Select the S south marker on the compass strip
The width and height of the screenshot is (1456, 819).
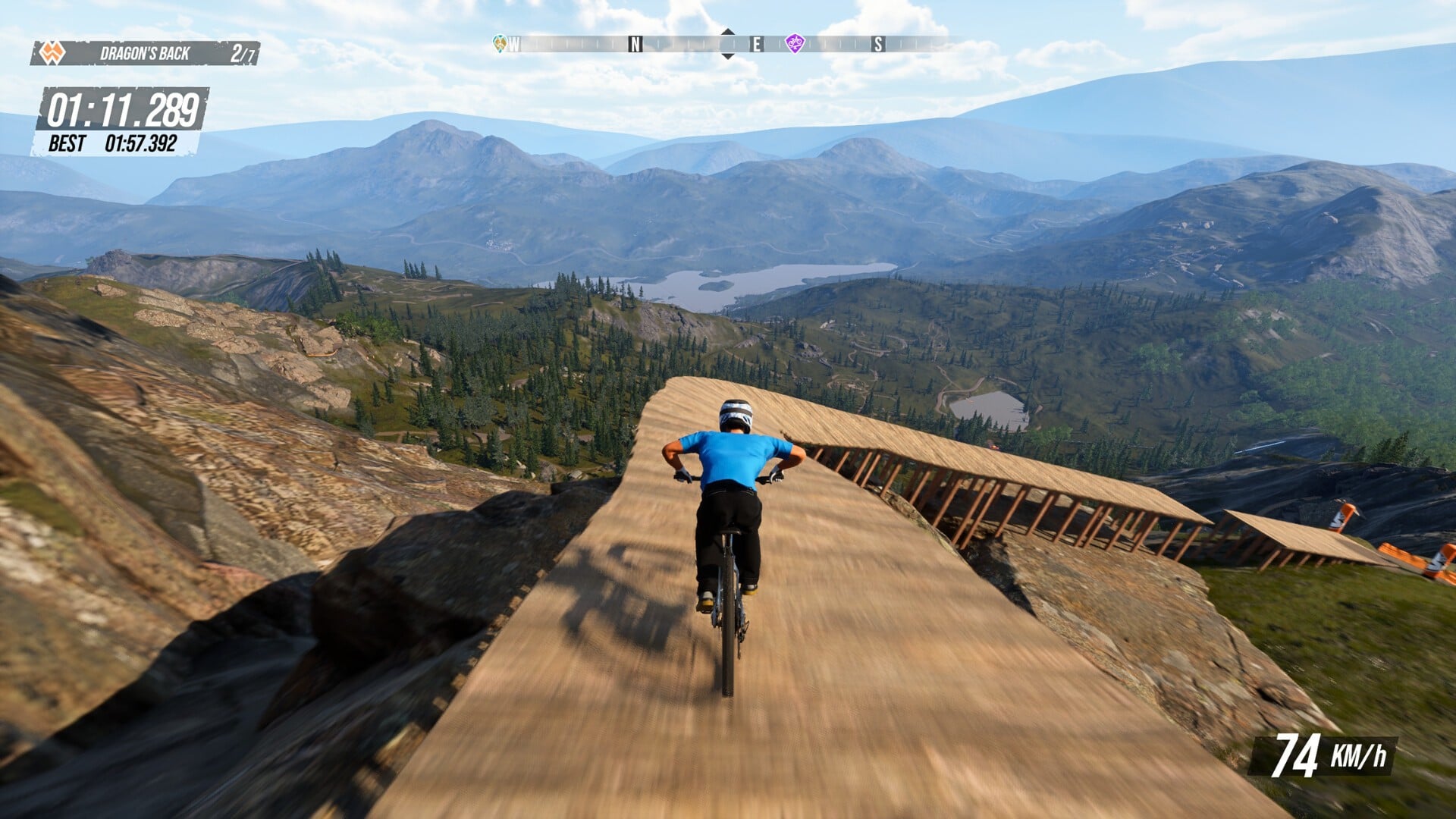[877, 45]
